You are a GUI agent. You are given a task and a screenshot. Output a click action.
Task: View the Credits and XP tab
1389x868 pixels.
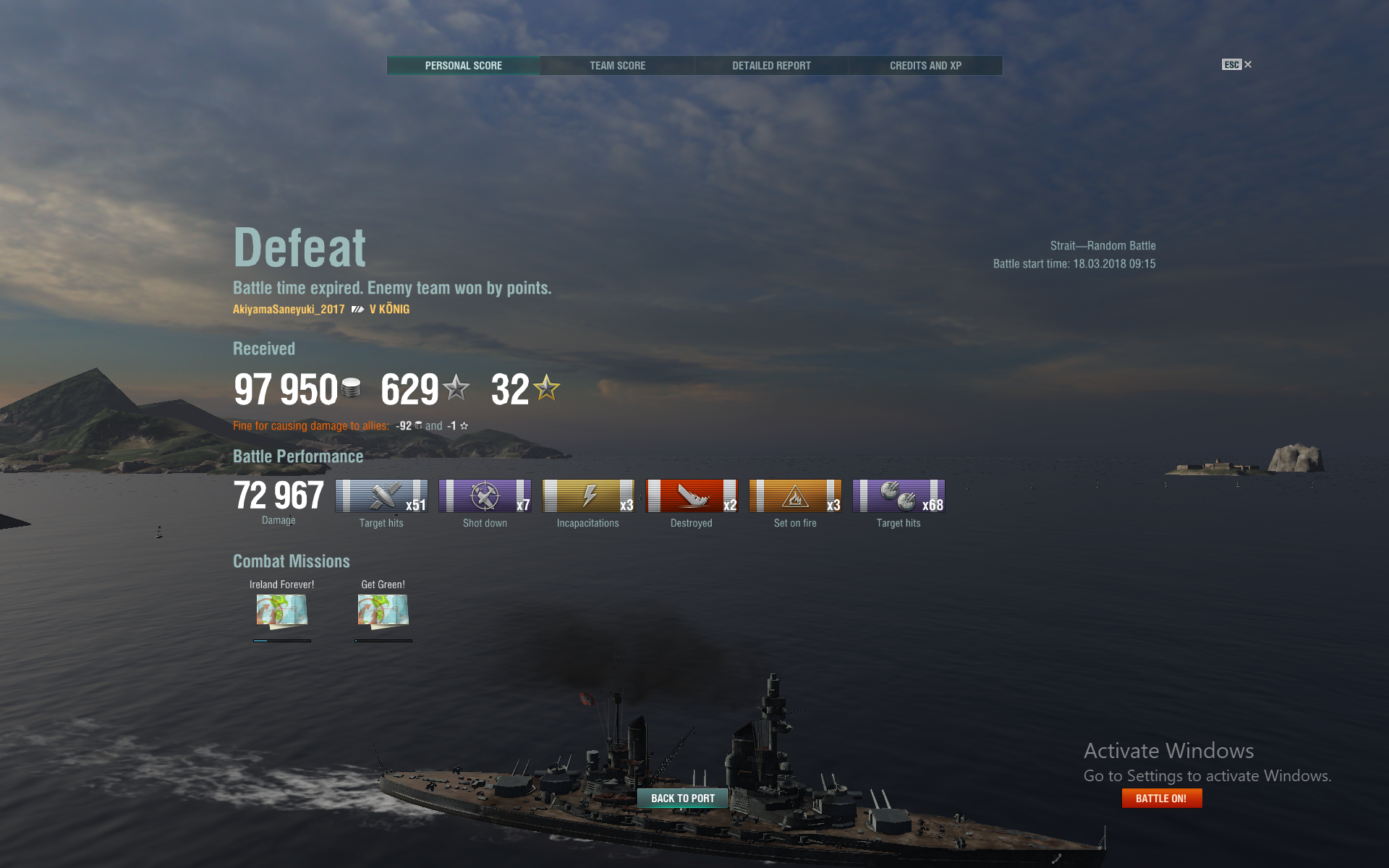[925, 66]
